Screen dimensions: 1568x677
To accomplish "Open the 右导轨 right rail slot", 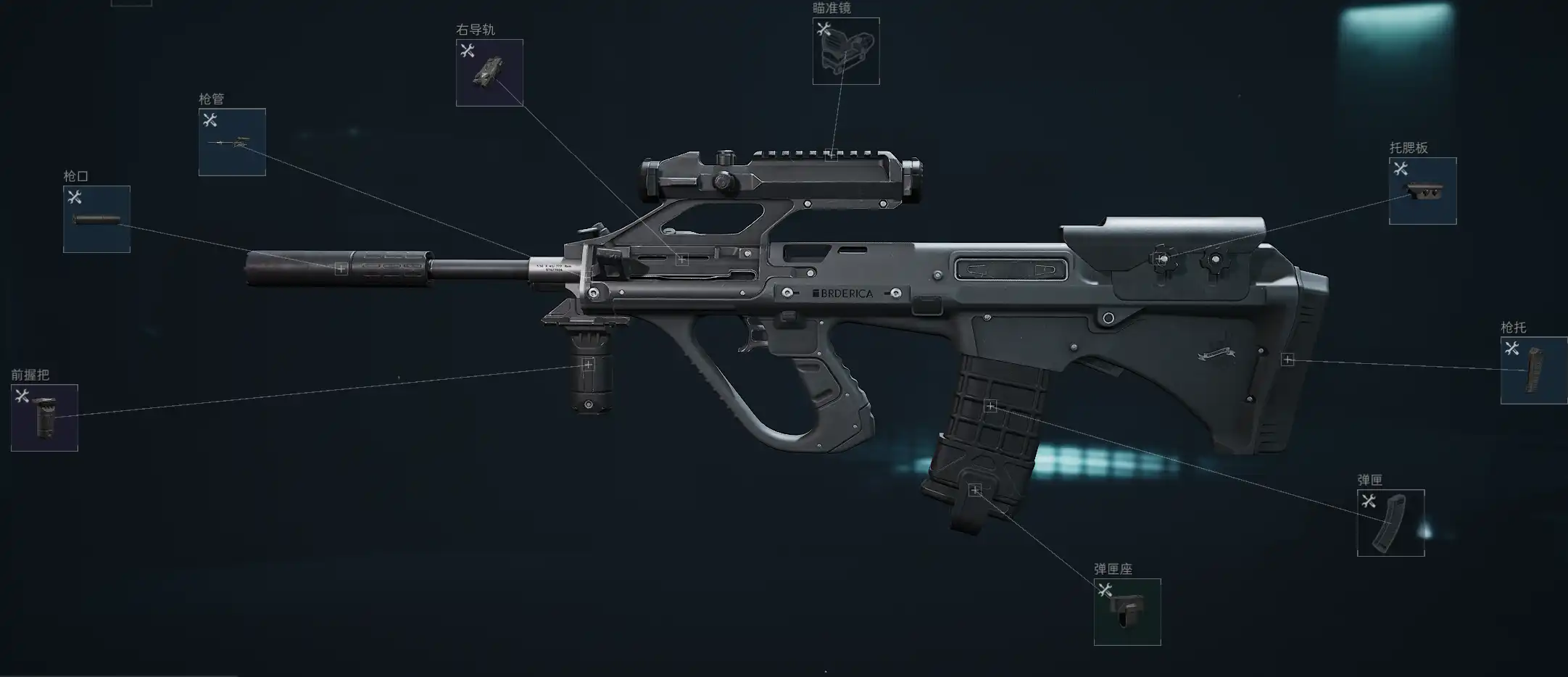I will point(489,72).
